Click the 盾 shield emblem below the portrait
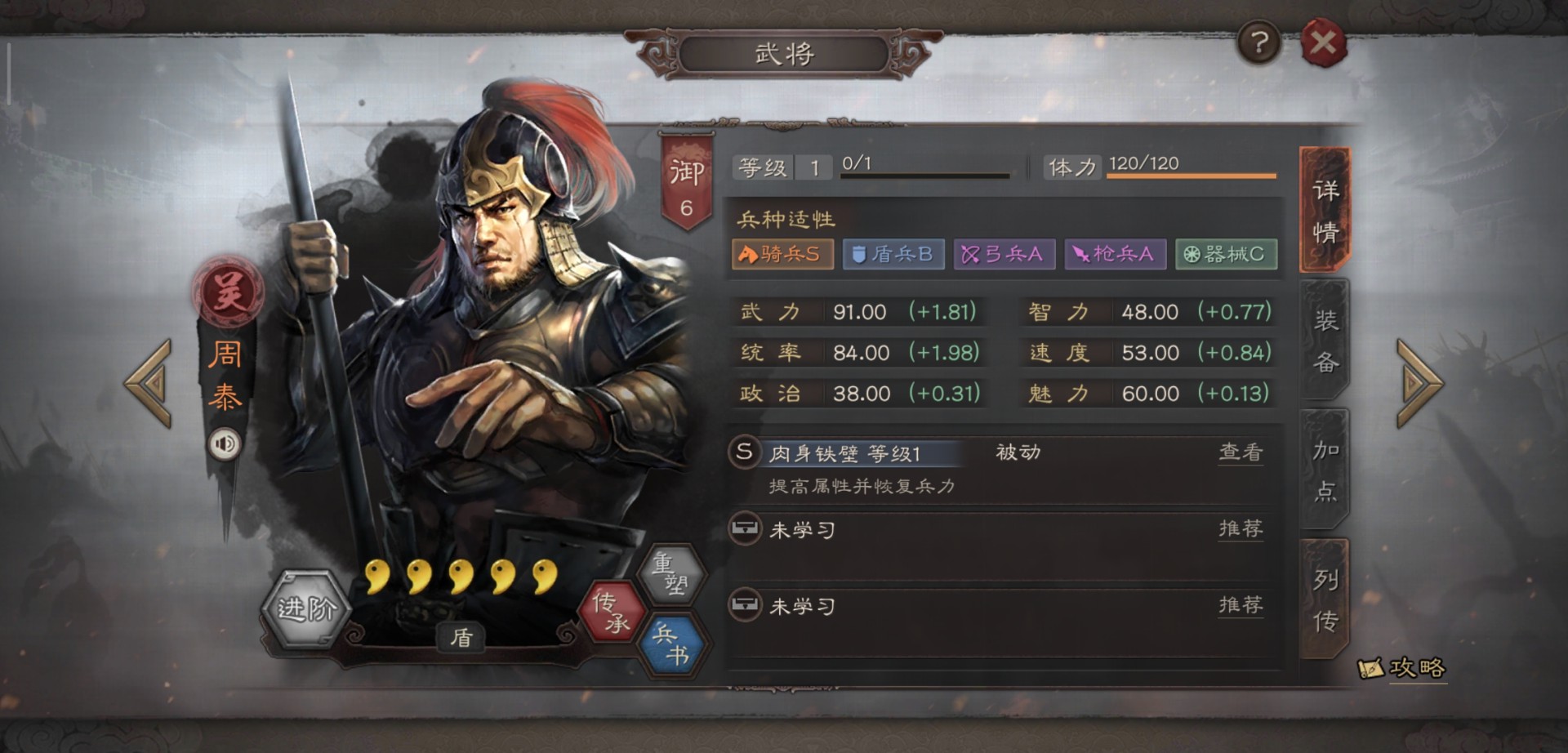Viewport: 1568px width, 753px height. pyautogui.click(x=460, y=637)
